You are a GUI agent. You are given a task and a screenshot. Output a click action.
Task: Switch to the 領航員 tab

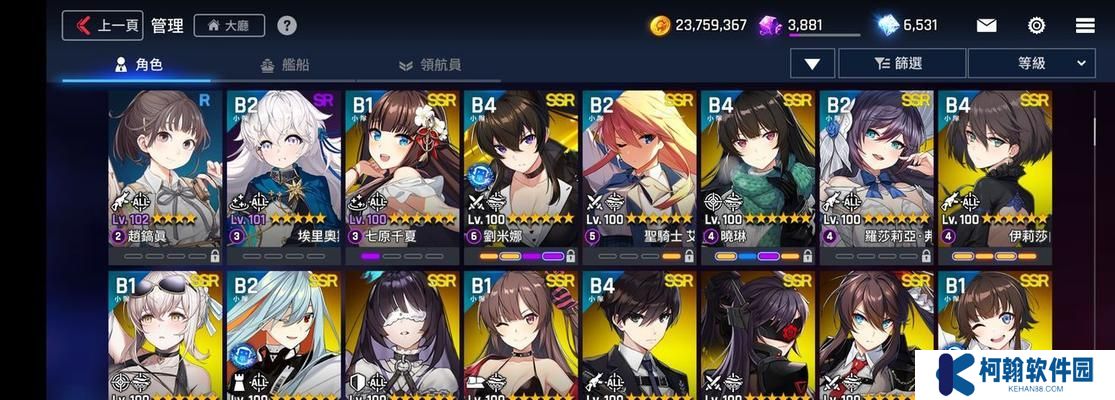[429, 65]
